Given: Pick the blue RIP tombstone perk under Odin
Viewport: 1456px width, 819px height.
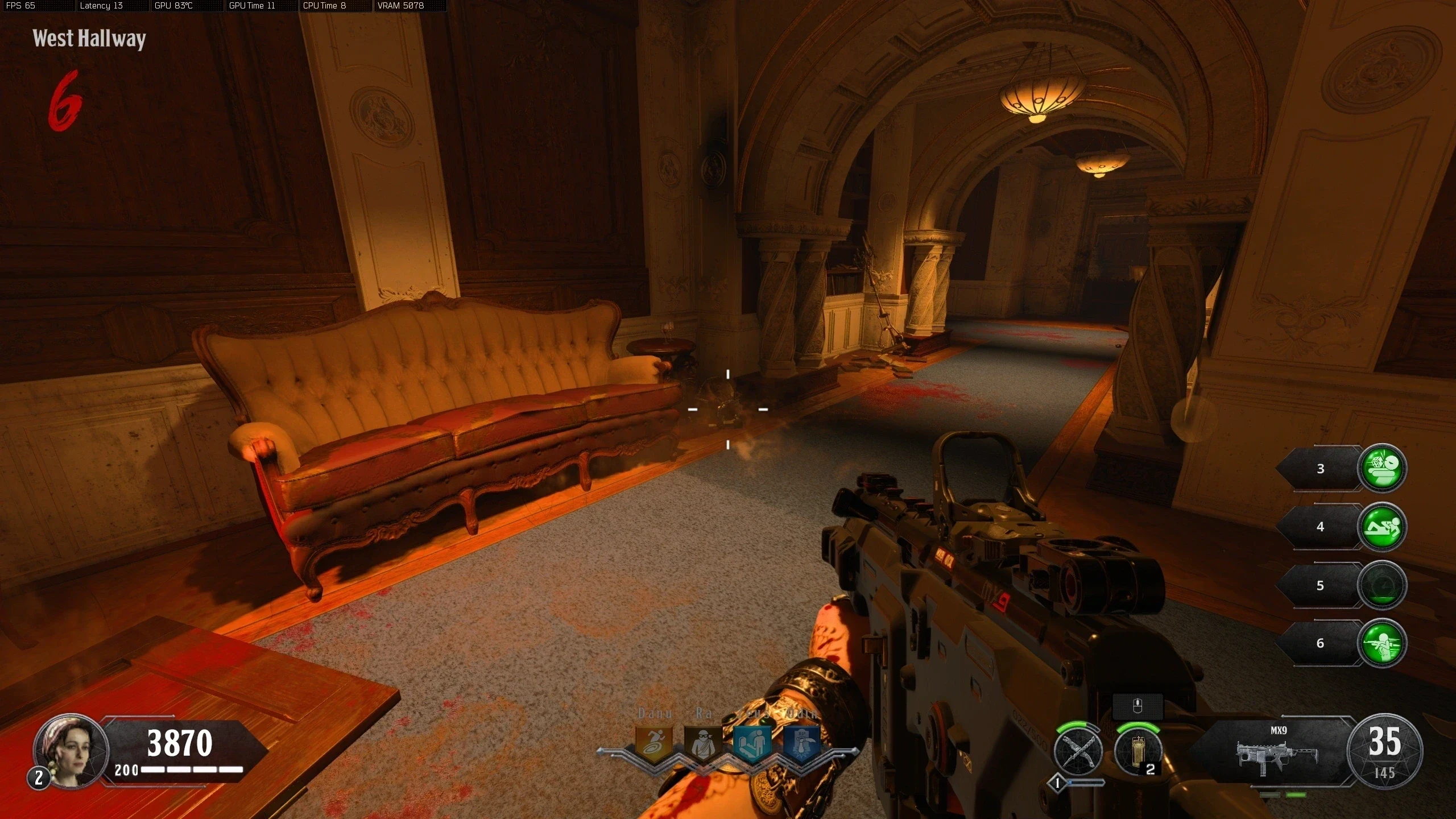Looking at the screenshot, I should [x=802, y=744].
